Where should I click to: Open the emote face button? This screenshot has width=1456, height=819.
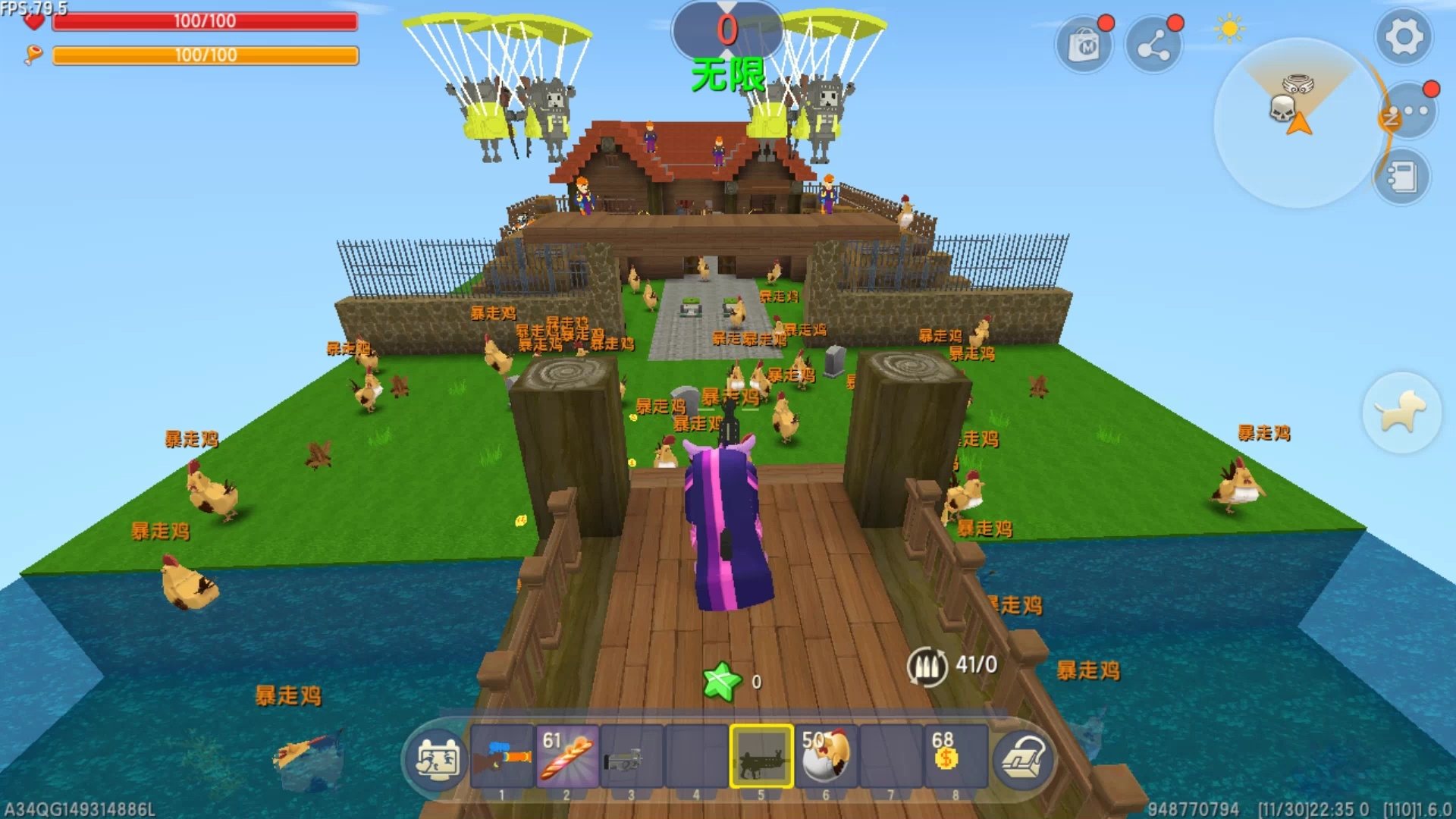point(437,758)
